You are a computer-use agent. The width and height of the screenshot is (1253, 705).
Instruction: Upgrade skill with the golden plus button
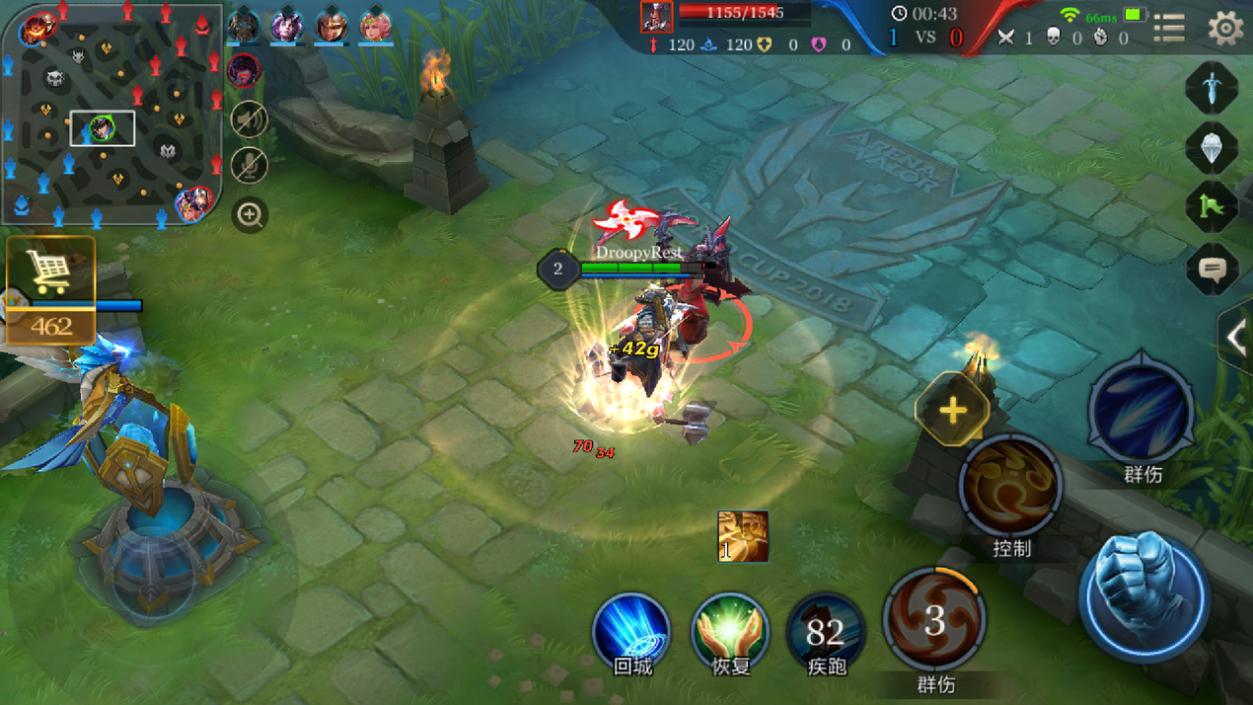[952, 409]
